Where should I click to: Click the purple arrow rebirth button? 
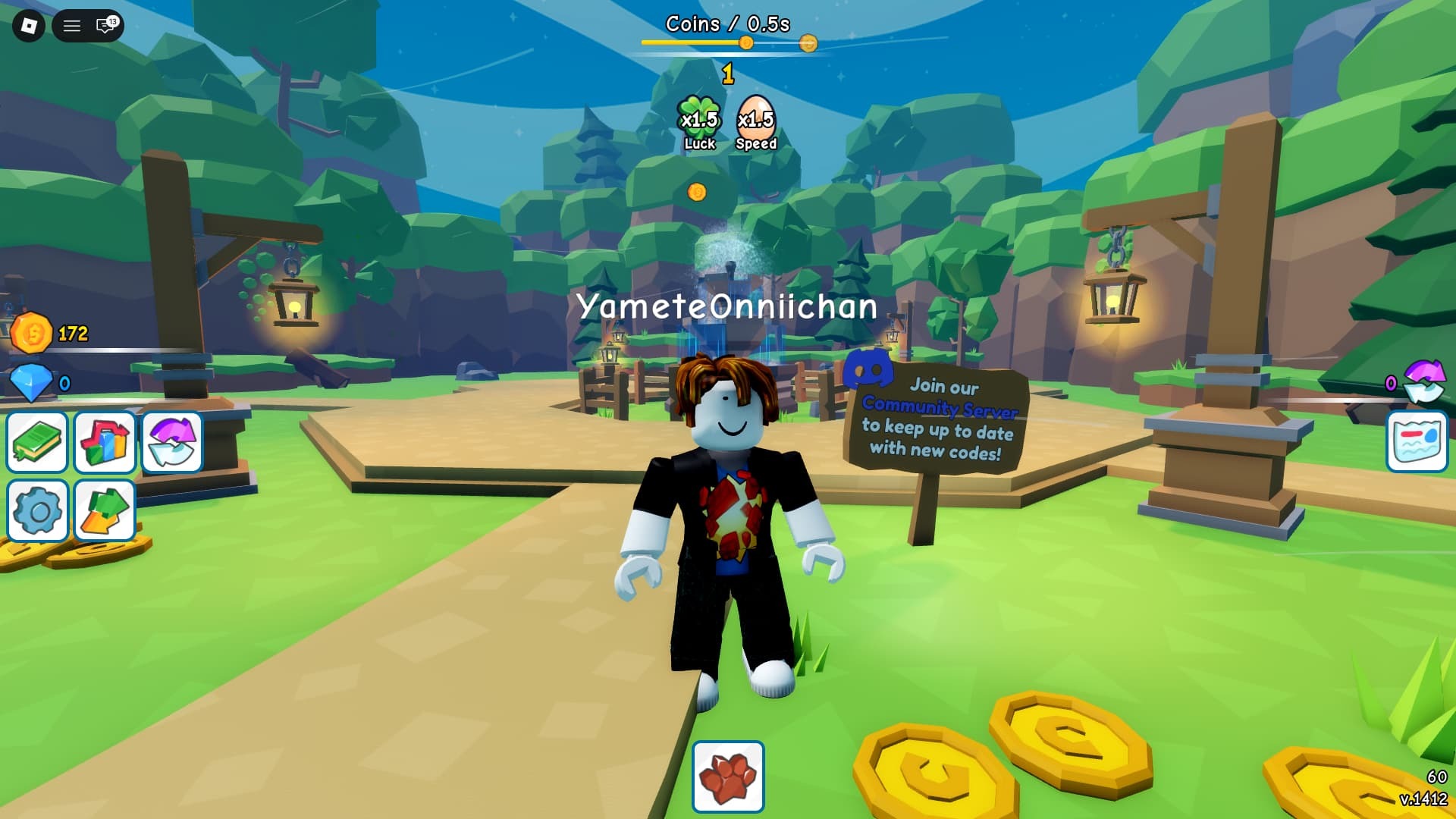point(172,442)
